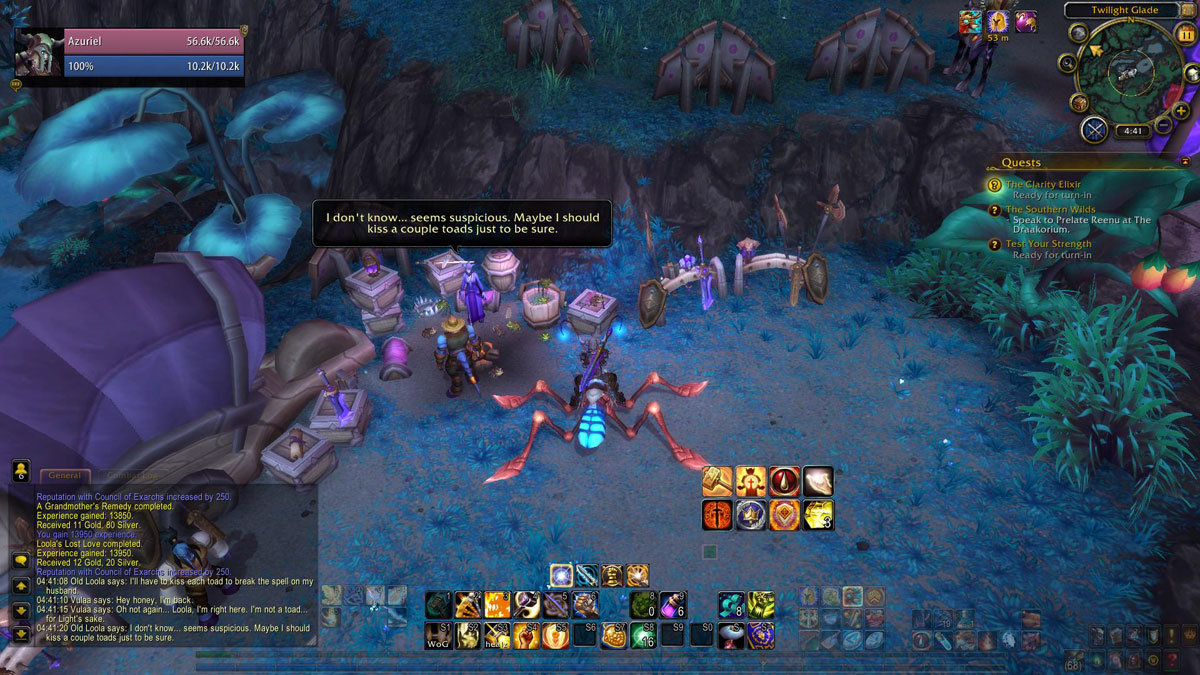Image resolution: width=1200 pixels, height=675 pixels.
Task: Use the WoG ability on action bar
Action: click(x=438, y=635)
